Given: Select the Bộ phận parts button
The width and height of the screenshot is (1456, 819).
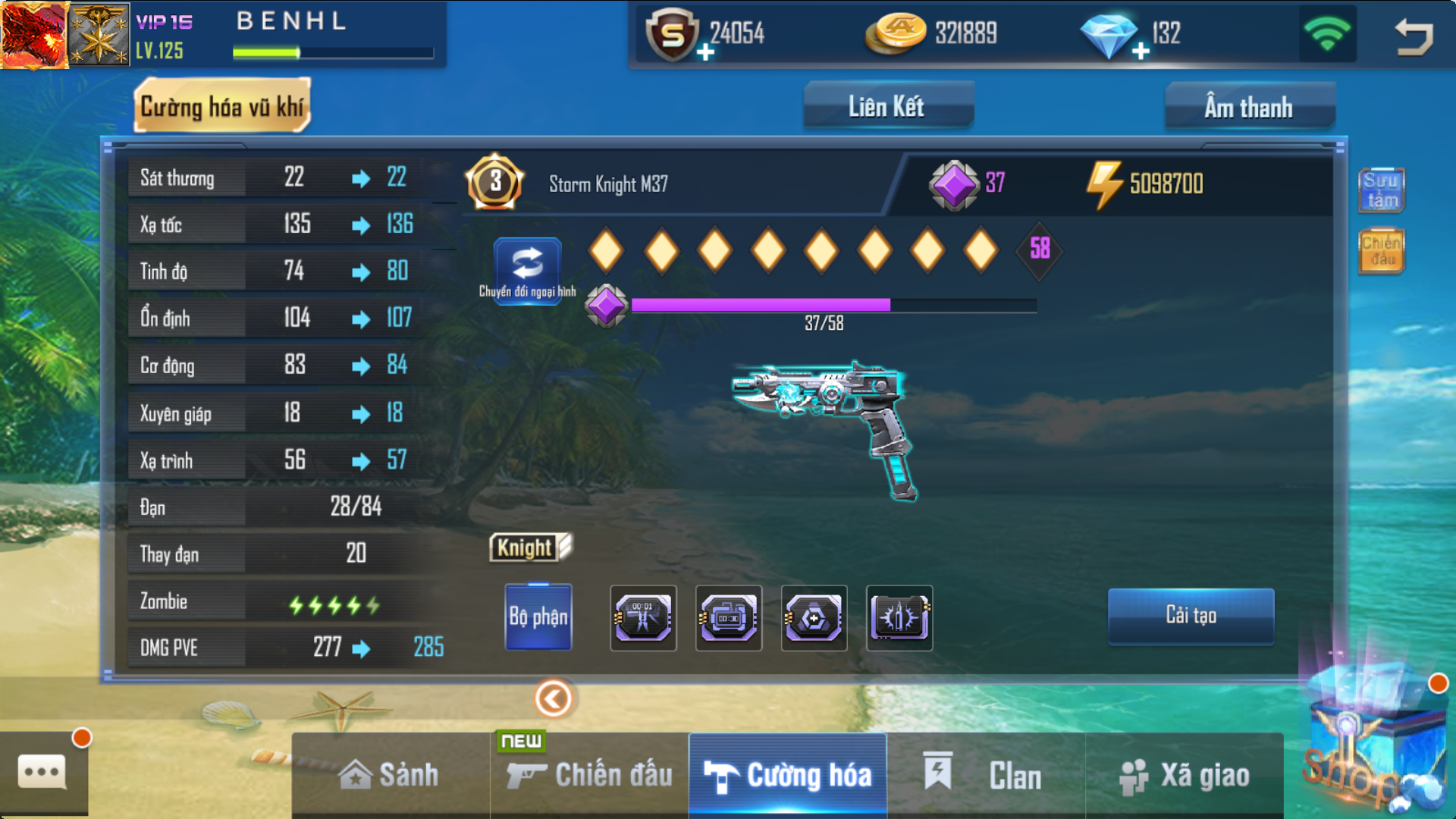Looking at the screenshot, I should point(538,617).
